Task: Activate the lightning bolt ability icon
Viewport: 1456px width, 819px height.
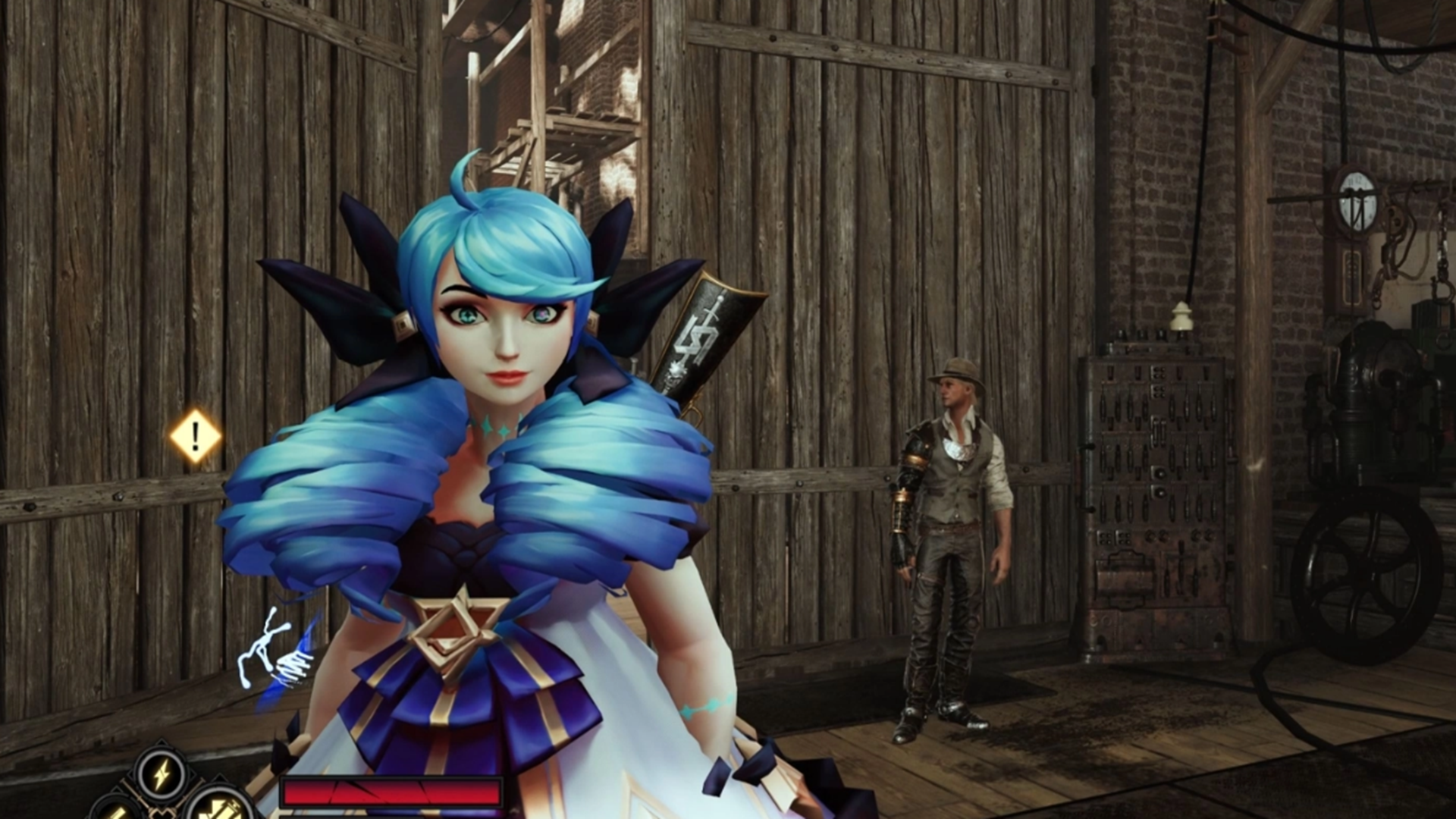Action: pyautogui.click(x=162, y=774)
